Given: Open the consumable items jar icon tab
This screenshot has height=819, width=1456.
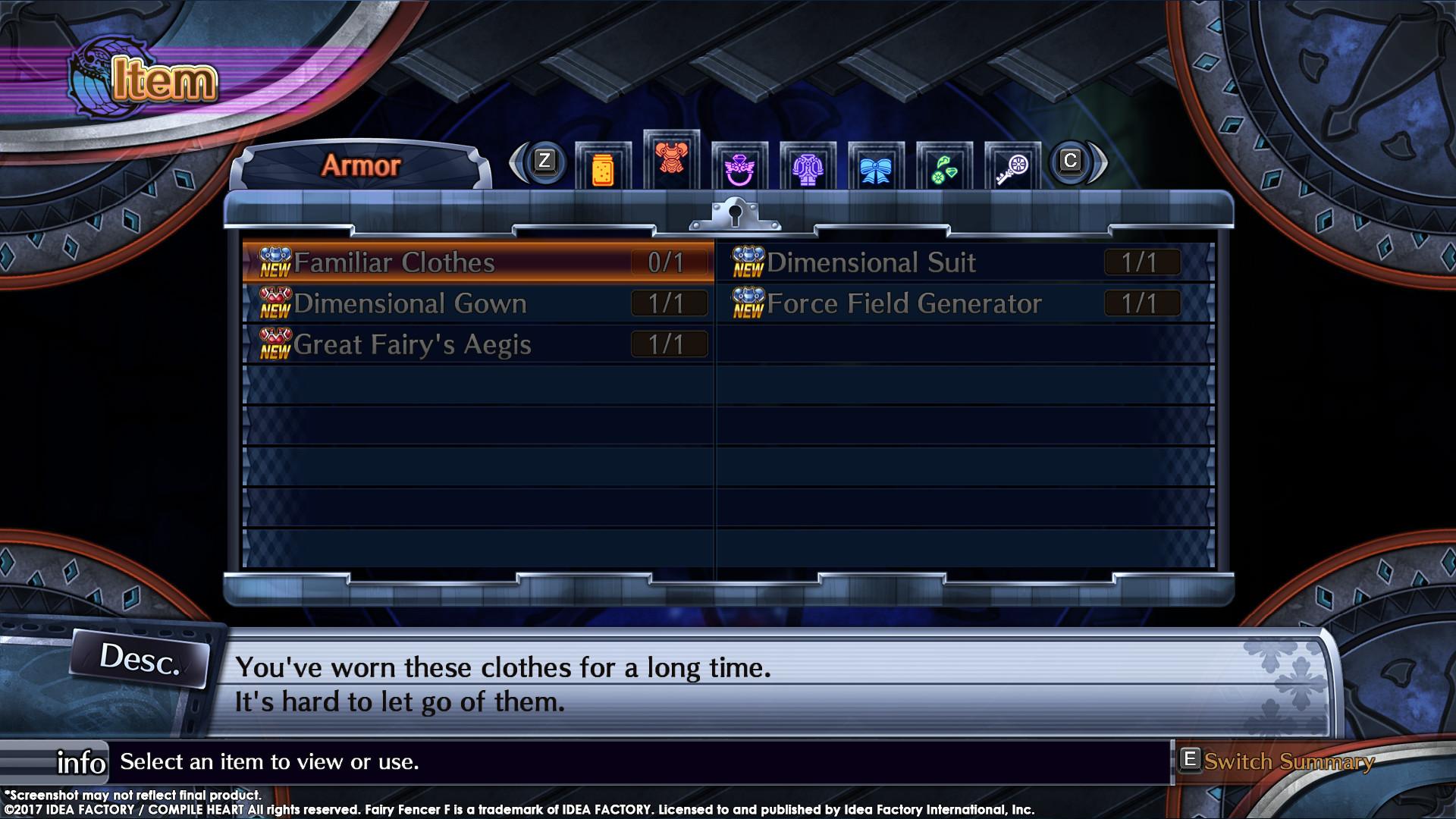Looking at the screenshot, I should click(603, 165).
